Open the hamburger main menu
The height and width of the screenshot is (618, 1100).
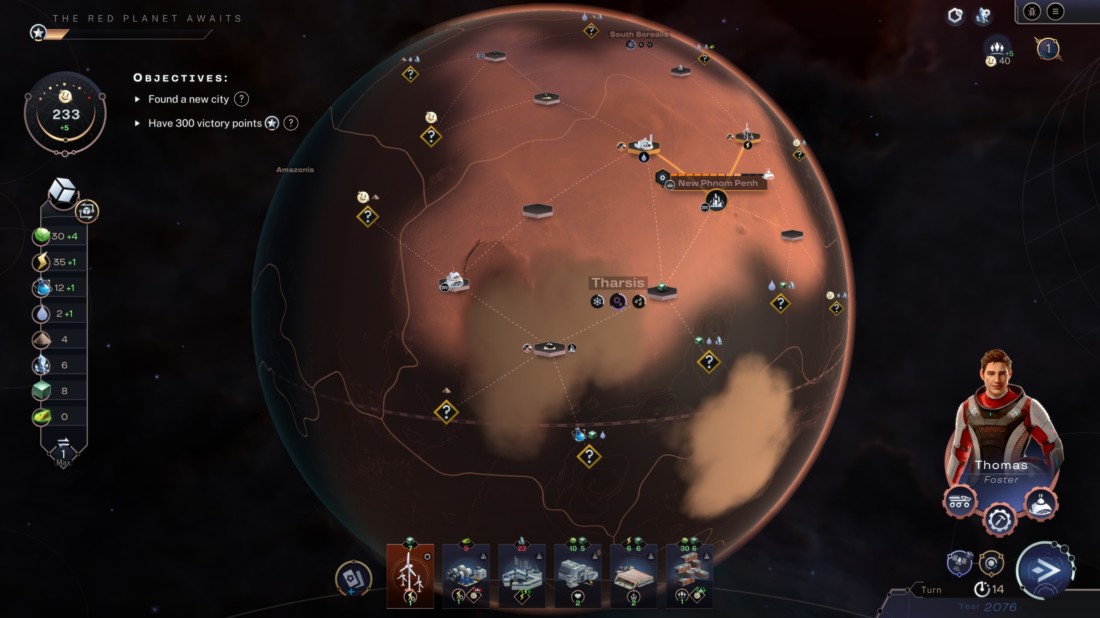click(x=1056, y=11)
